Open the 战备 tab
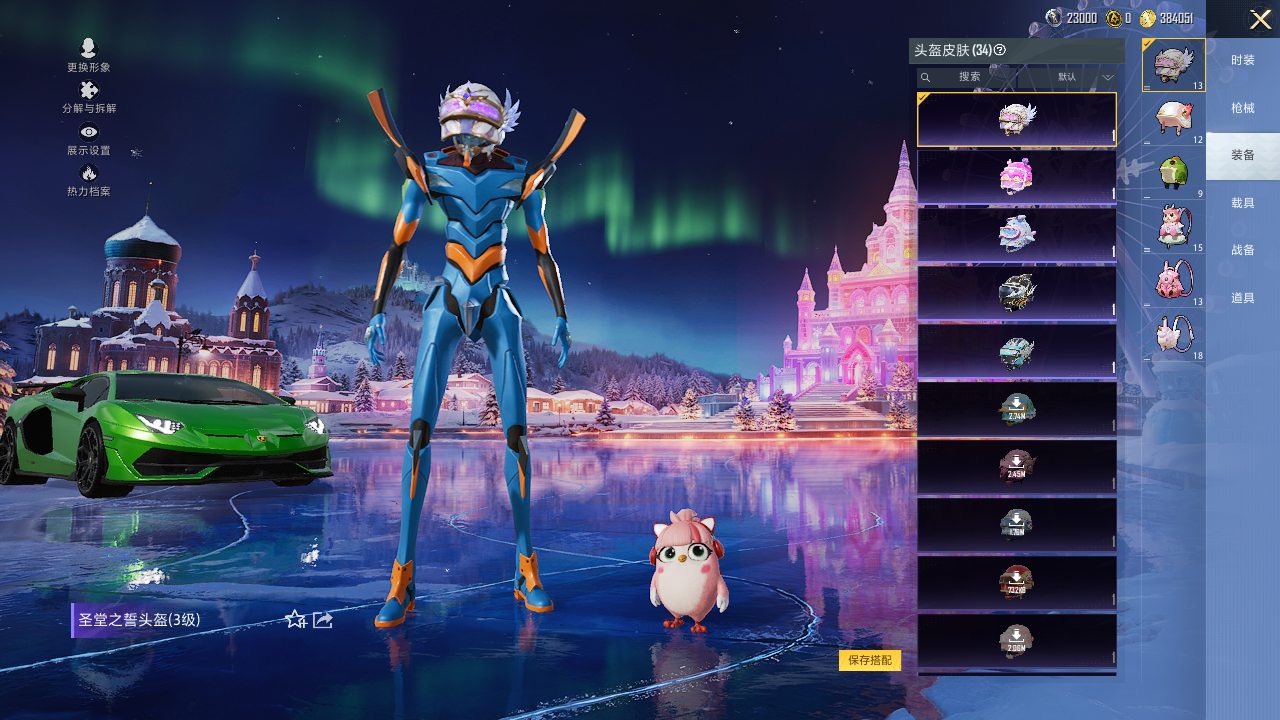 [x=1243, y=250]
